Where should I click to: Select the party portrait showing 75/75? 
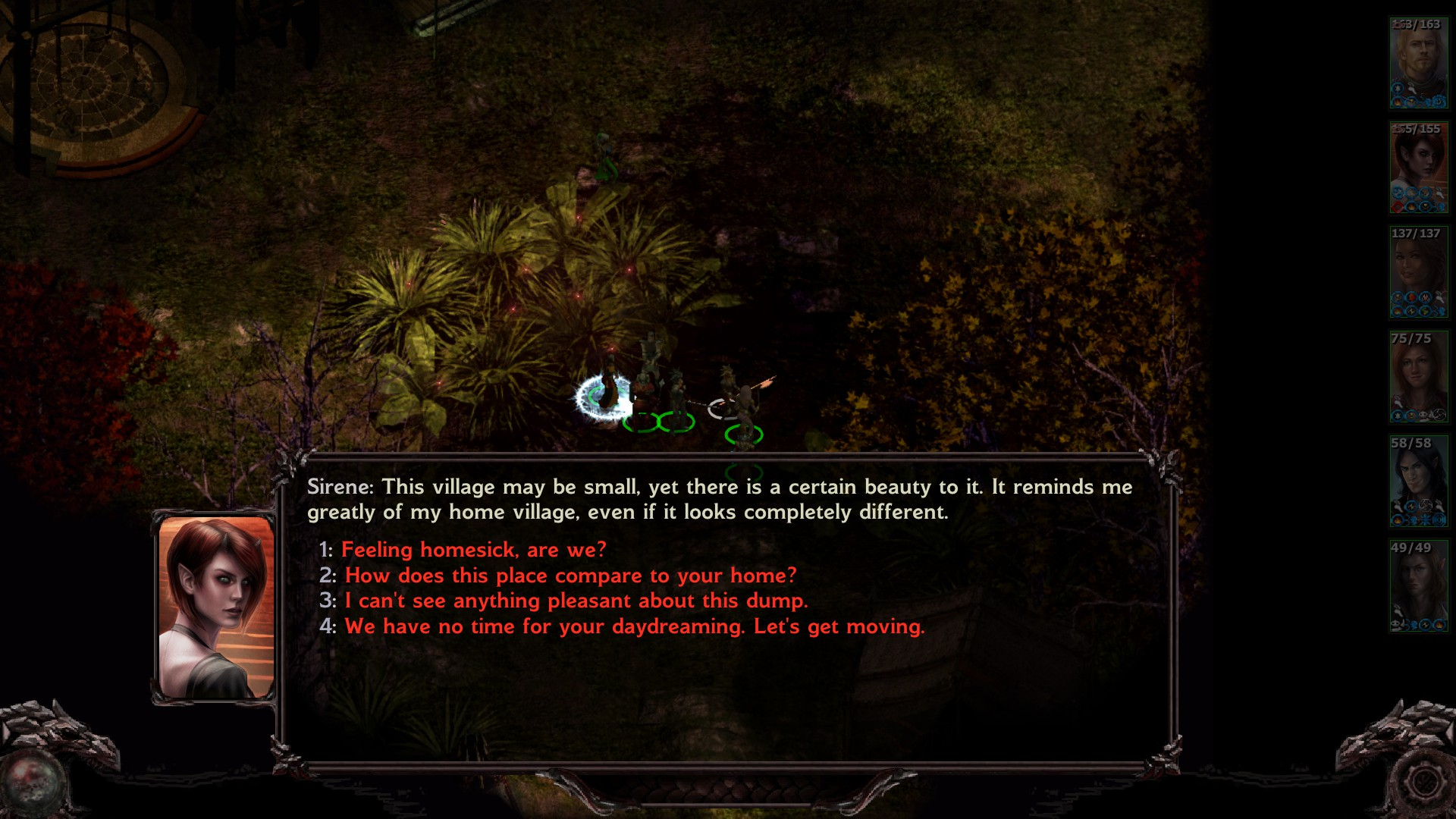click(1417, 377)
